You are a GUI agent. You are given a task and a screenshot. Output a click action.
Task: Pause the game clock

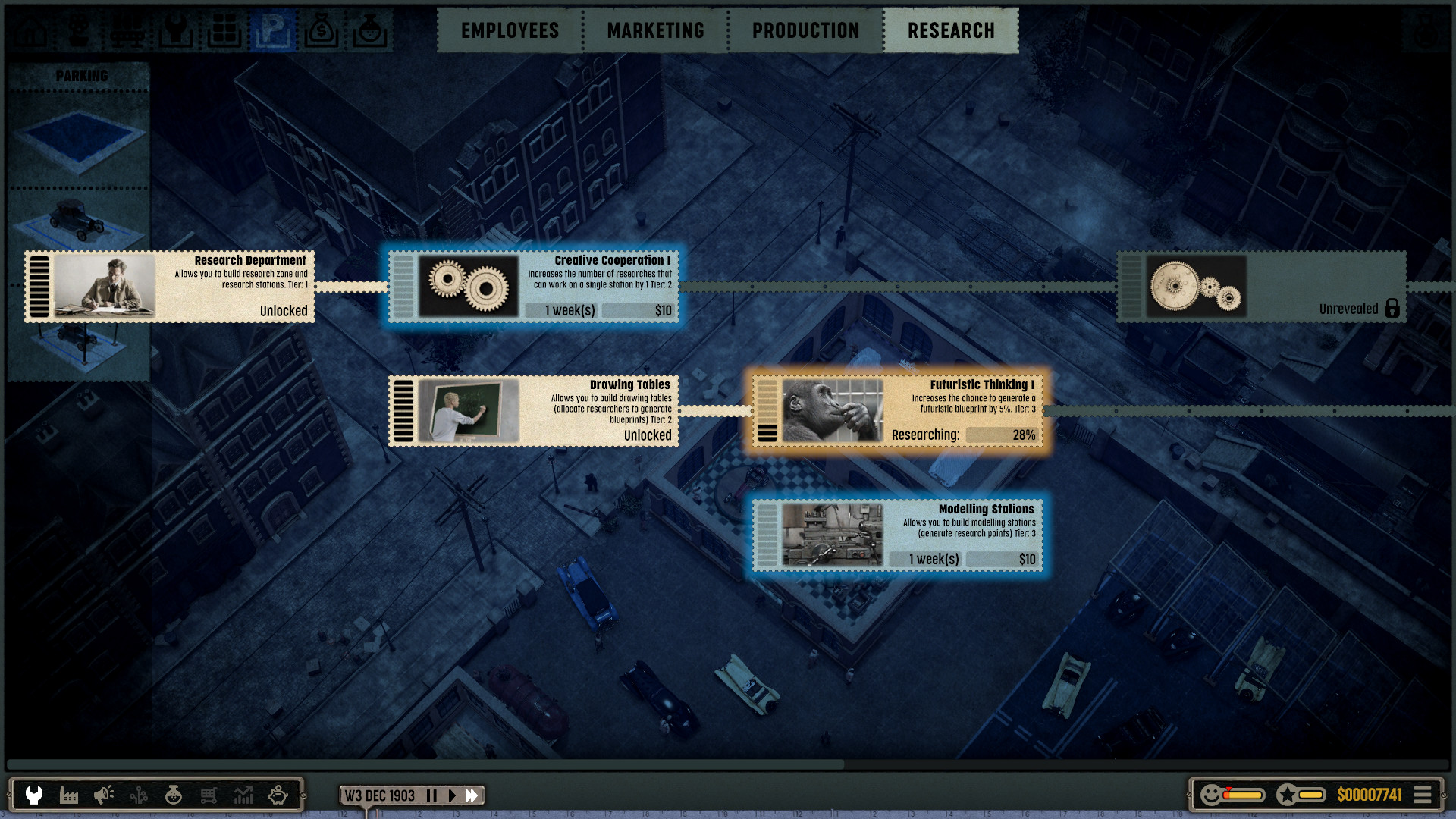pyautogui.click(x=431, y=795)
